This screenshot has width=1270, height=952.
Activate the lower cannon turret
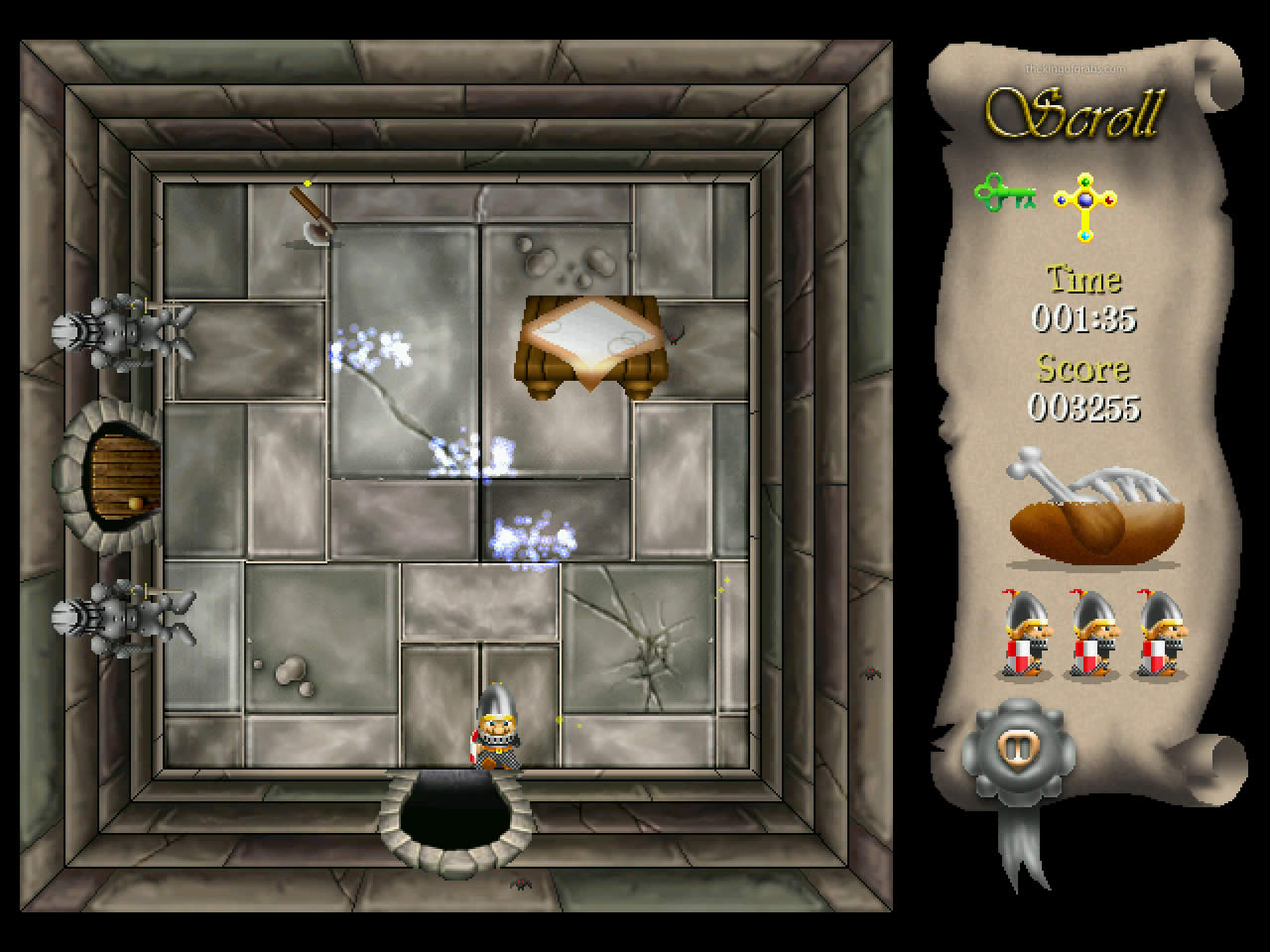pyautogui.click(x=124, y=615)
